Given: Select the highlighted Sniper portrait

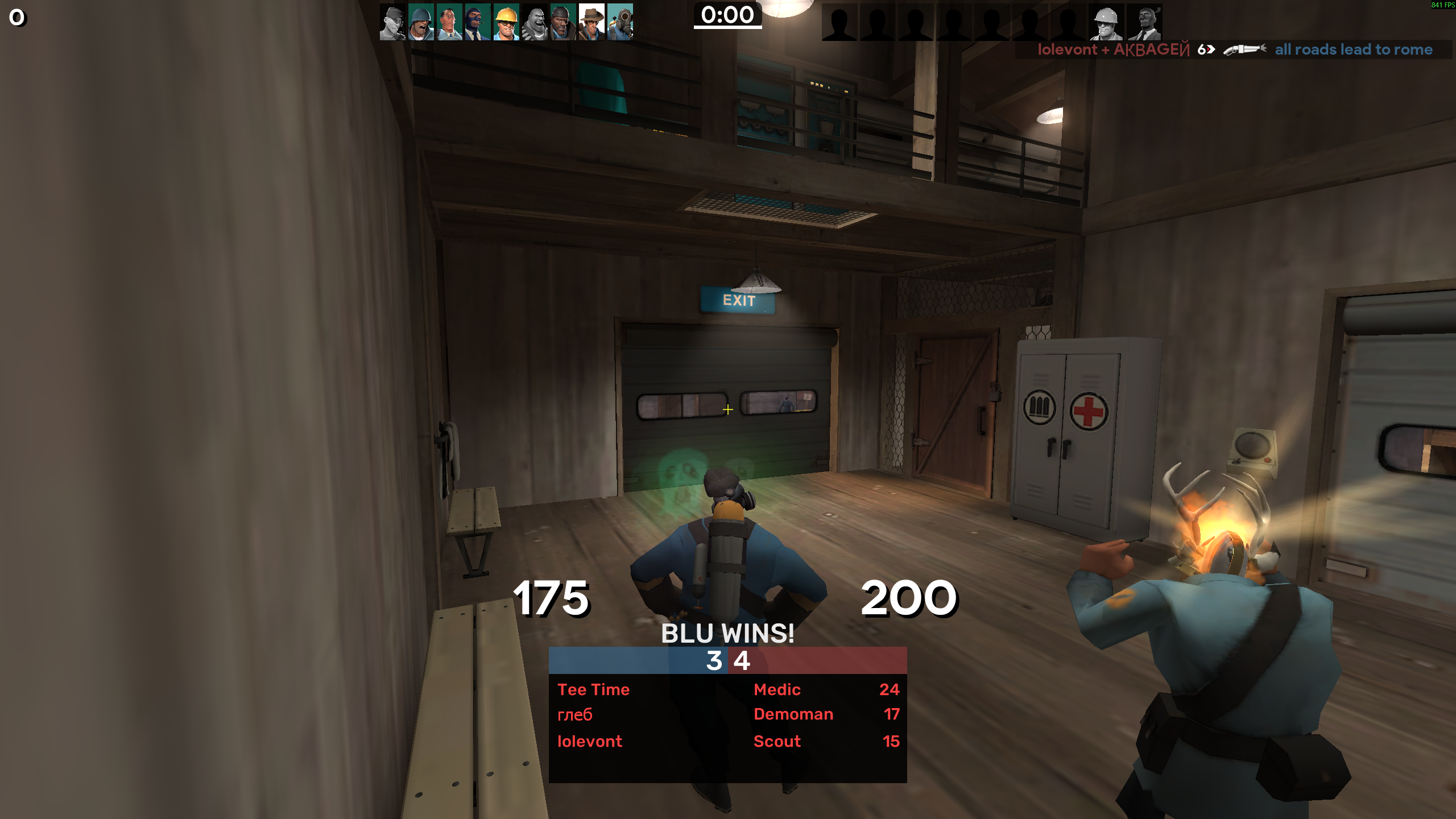Looking at the screenshot, I should click(x=591, y=23).
